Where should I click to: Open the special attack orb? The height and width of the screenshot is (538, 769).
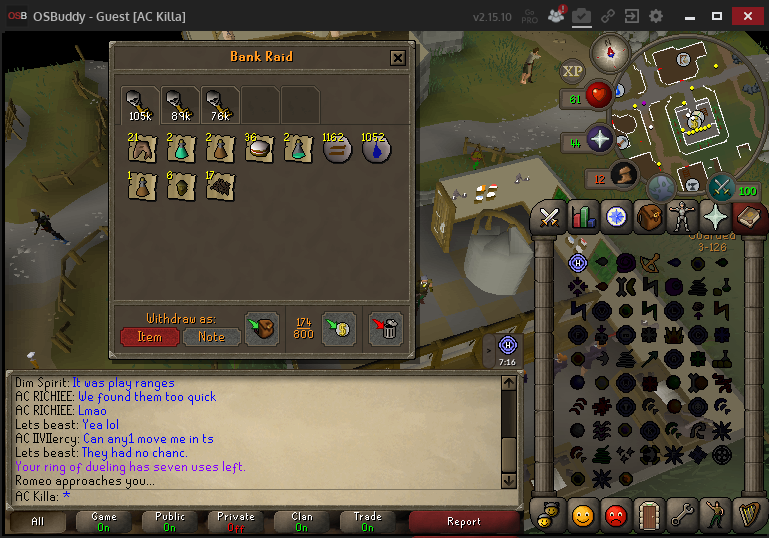720,187
